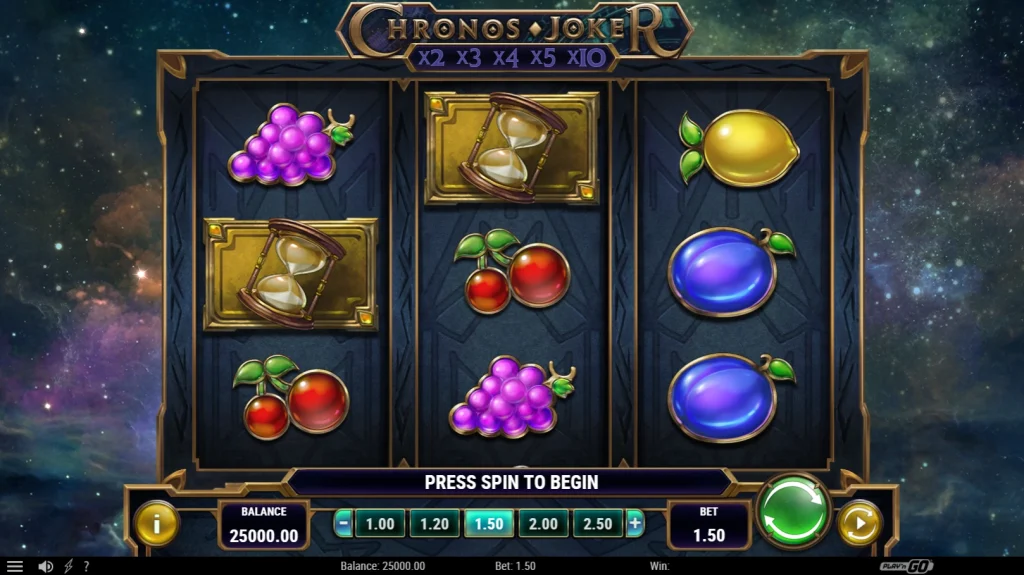The image size is (1024, 575).
Task: Select the highlighted 1.50 bet value
Action: 489,523
